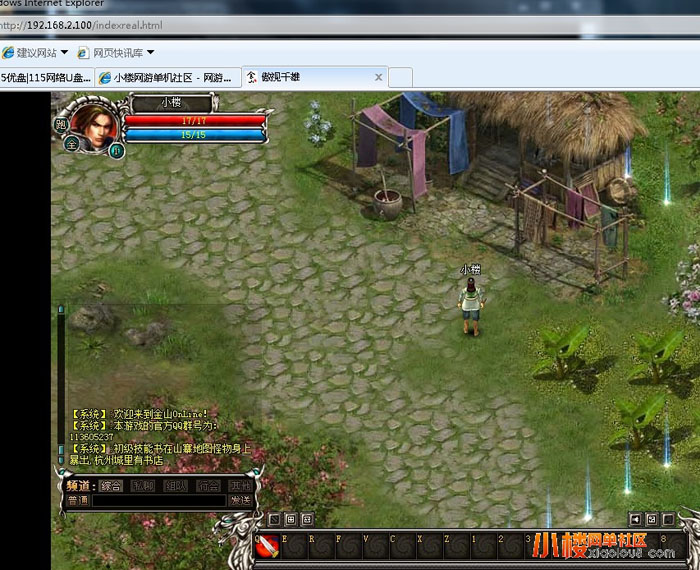Close the 傲视千雄 browser tab
The width and height of the screenshot is (700, 570).
pos(378,77)
